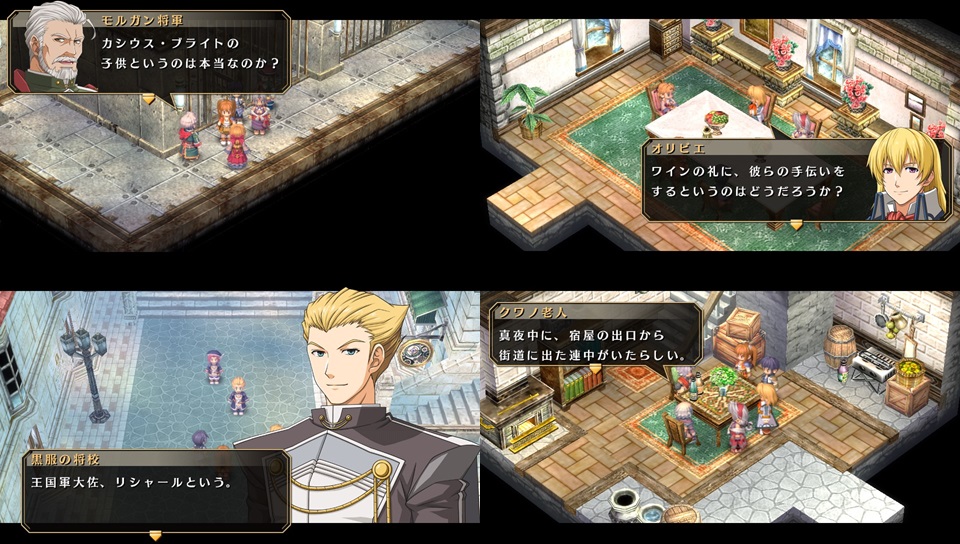Click the orange arrow under Olivier's dialogue
Viewport: 960px width, 544px height.
796,226
